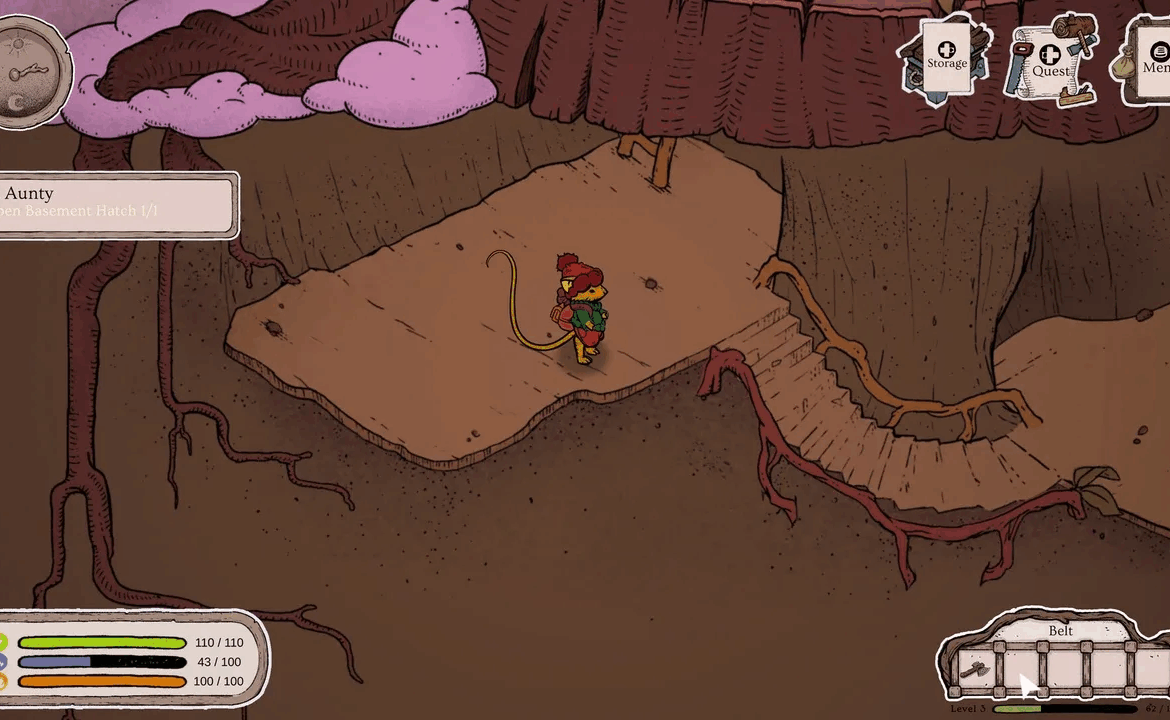Select the axe in the belt slot
This screenshot has width=1170, height=720.
pos(975,669)
